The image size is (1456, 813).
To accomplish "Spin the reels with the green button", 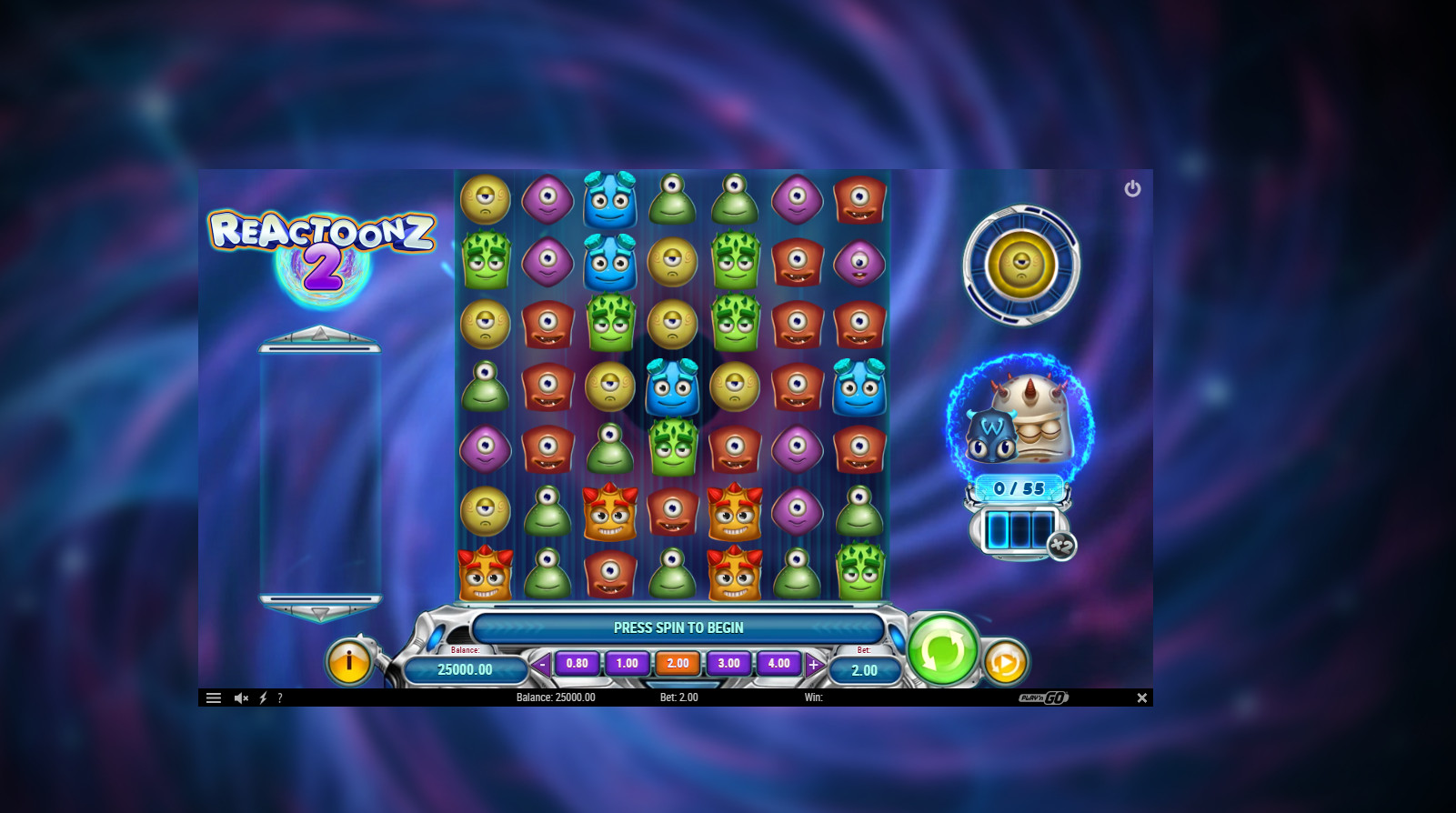I will (x=942, y=649).
